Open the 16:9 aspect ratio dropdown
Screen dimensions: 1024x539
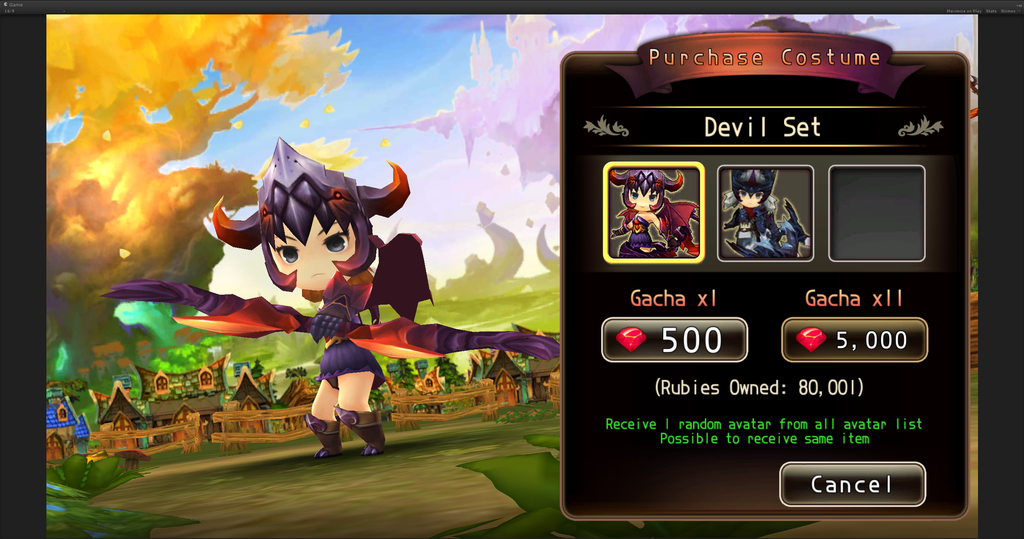[x=11, y=10]
